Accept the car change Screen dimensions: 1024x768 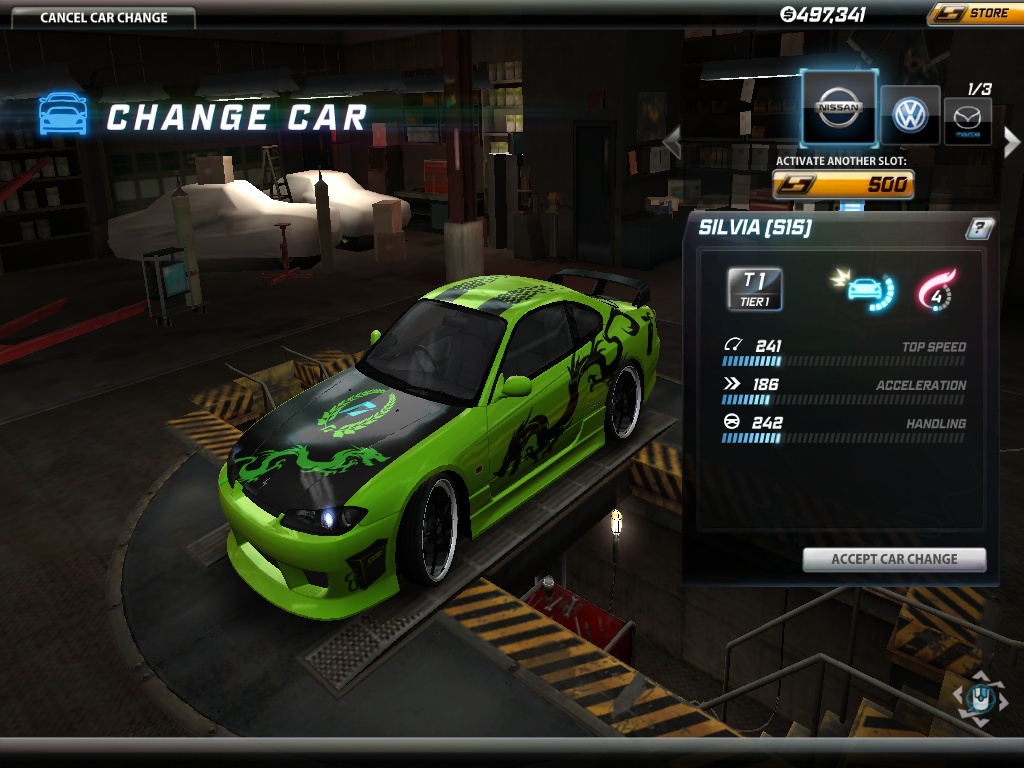point(894,559)
